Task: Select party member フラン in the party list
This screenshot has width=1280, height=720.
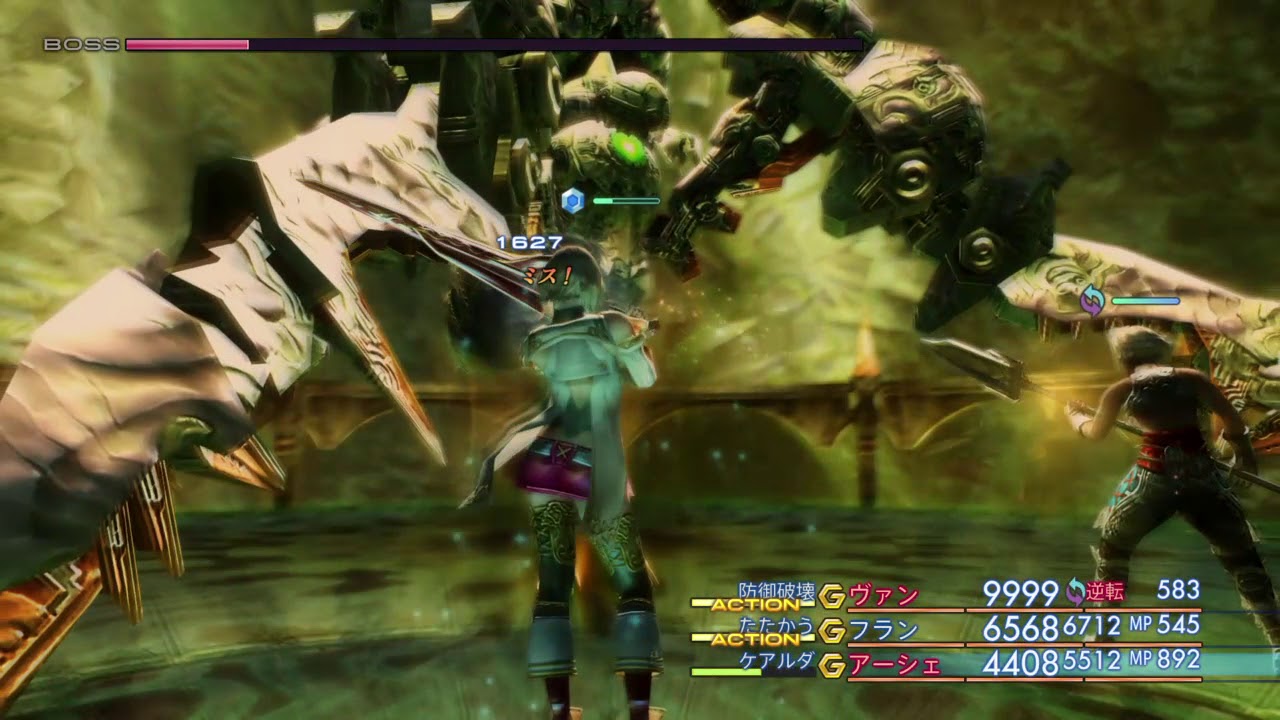Action: (x=884, y=630)
